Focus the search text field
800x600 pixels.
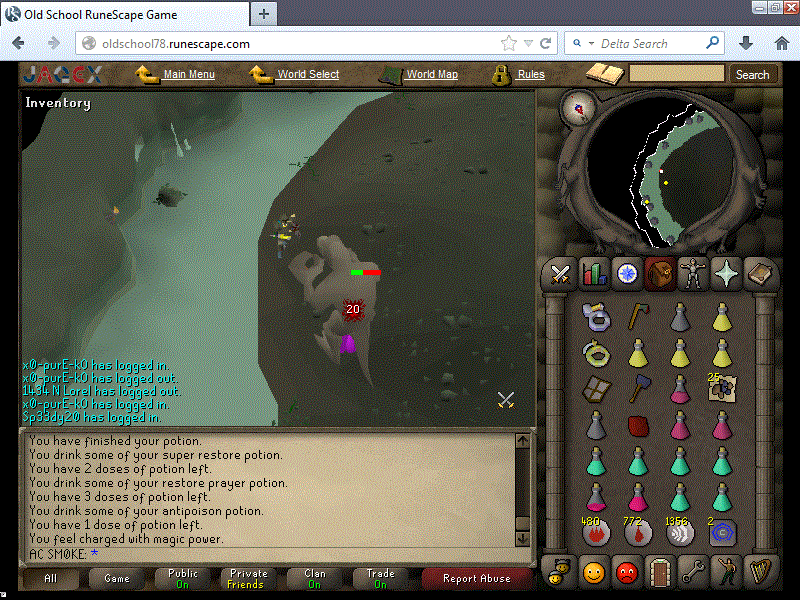coord(676,74)
